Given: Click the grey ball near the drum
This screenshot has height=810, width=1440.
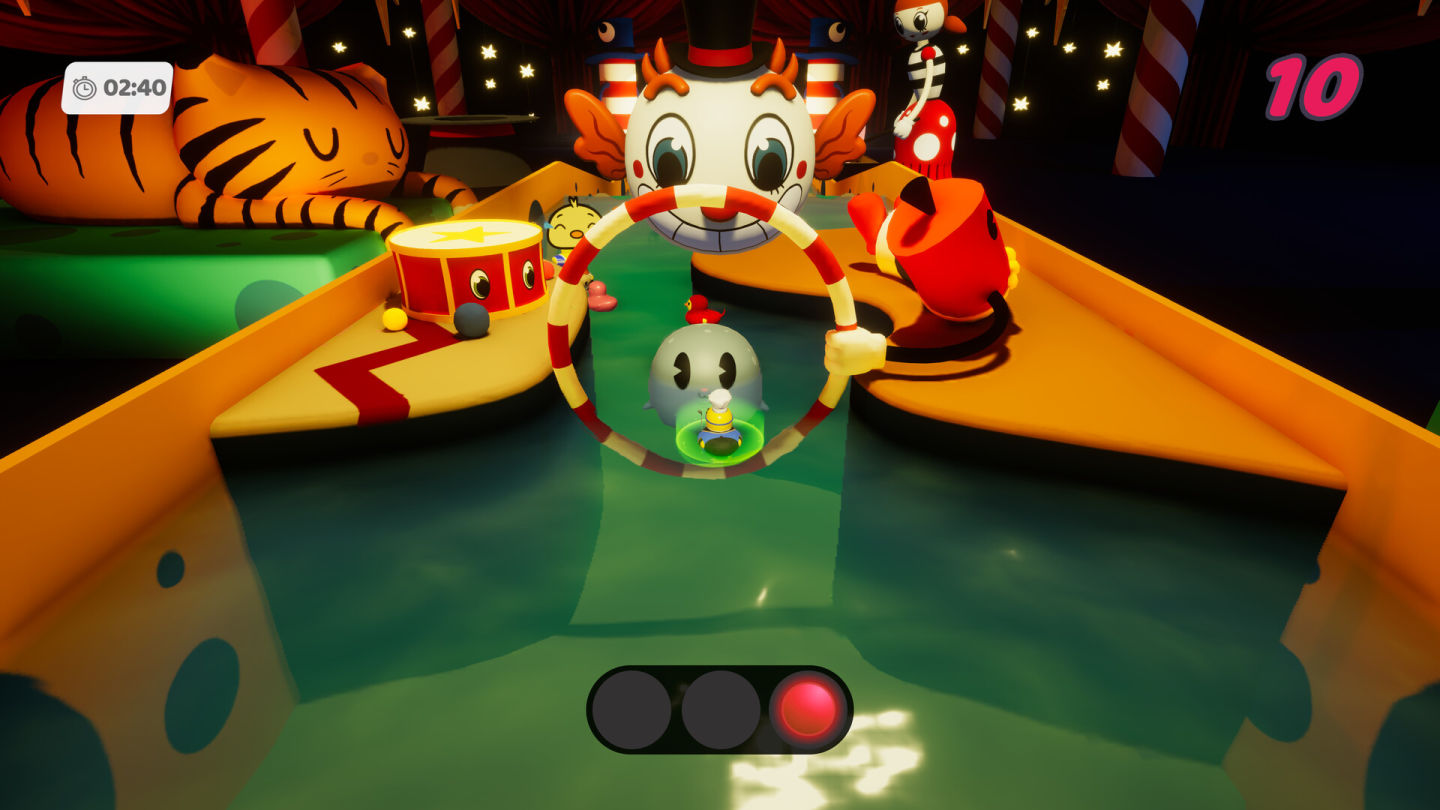Looking at the screenshot, I should [469, 322].
